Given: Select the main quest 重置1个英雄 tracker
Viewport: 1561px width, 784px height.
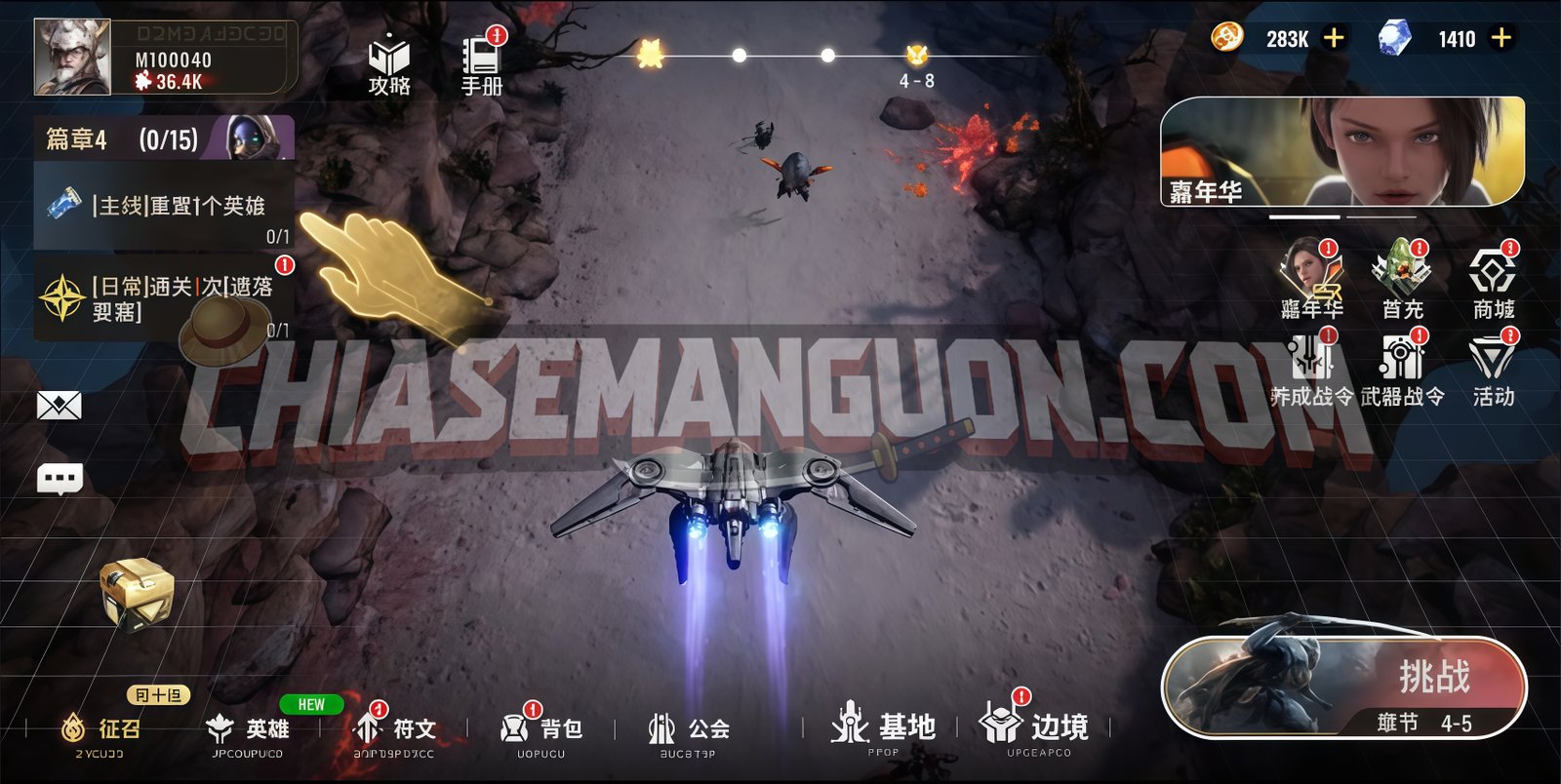Looking at the screenshot, I should (x=164, y=207).
